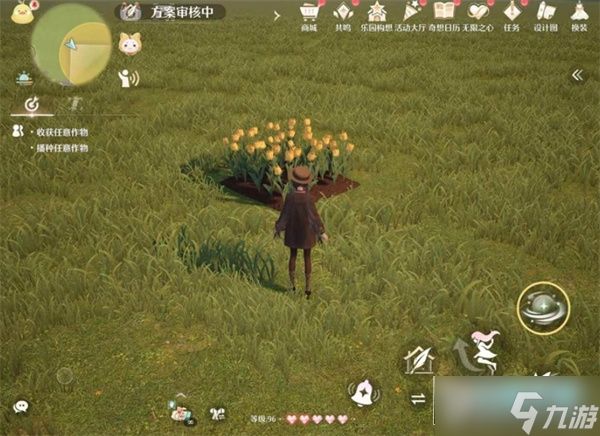600x436 pixels.
Task: Open the 商城 shop
Action: pyautogui.click(x=310, y=13)
